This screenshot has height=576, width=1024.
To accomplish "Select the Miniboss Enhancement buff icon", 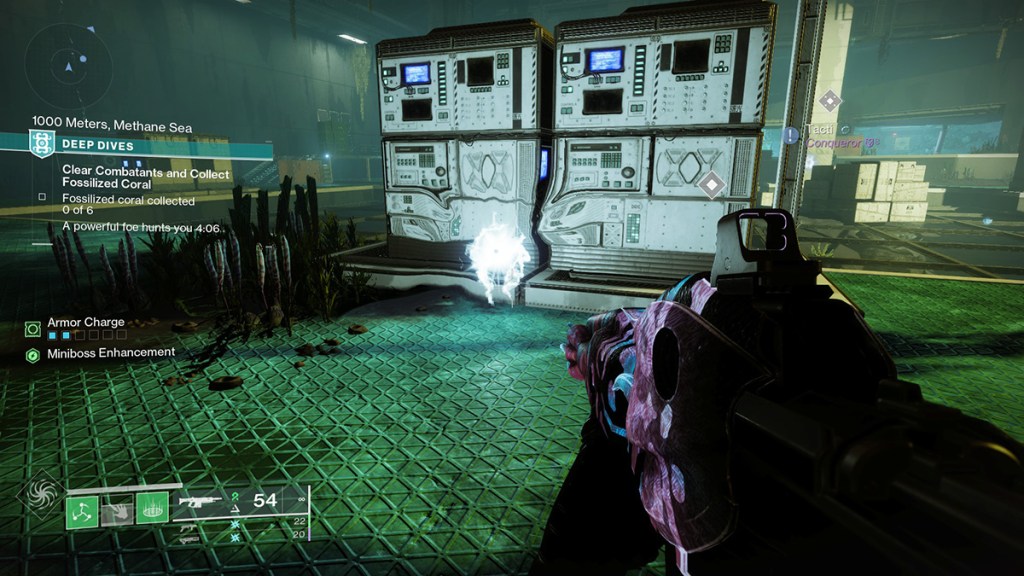I will tap(33, 355).
